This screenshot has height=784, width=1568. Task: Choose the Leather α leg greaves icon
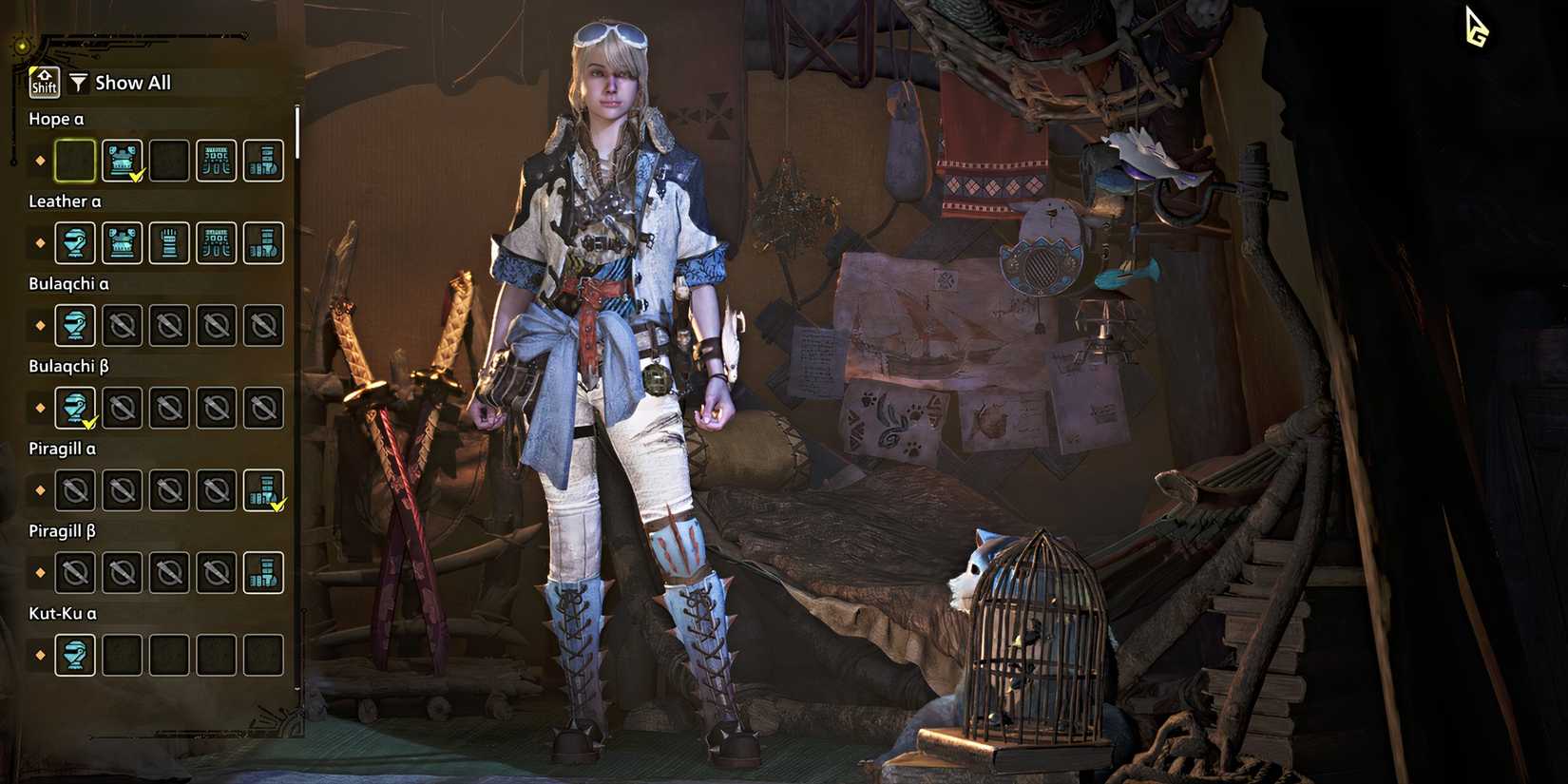(263, 243)
